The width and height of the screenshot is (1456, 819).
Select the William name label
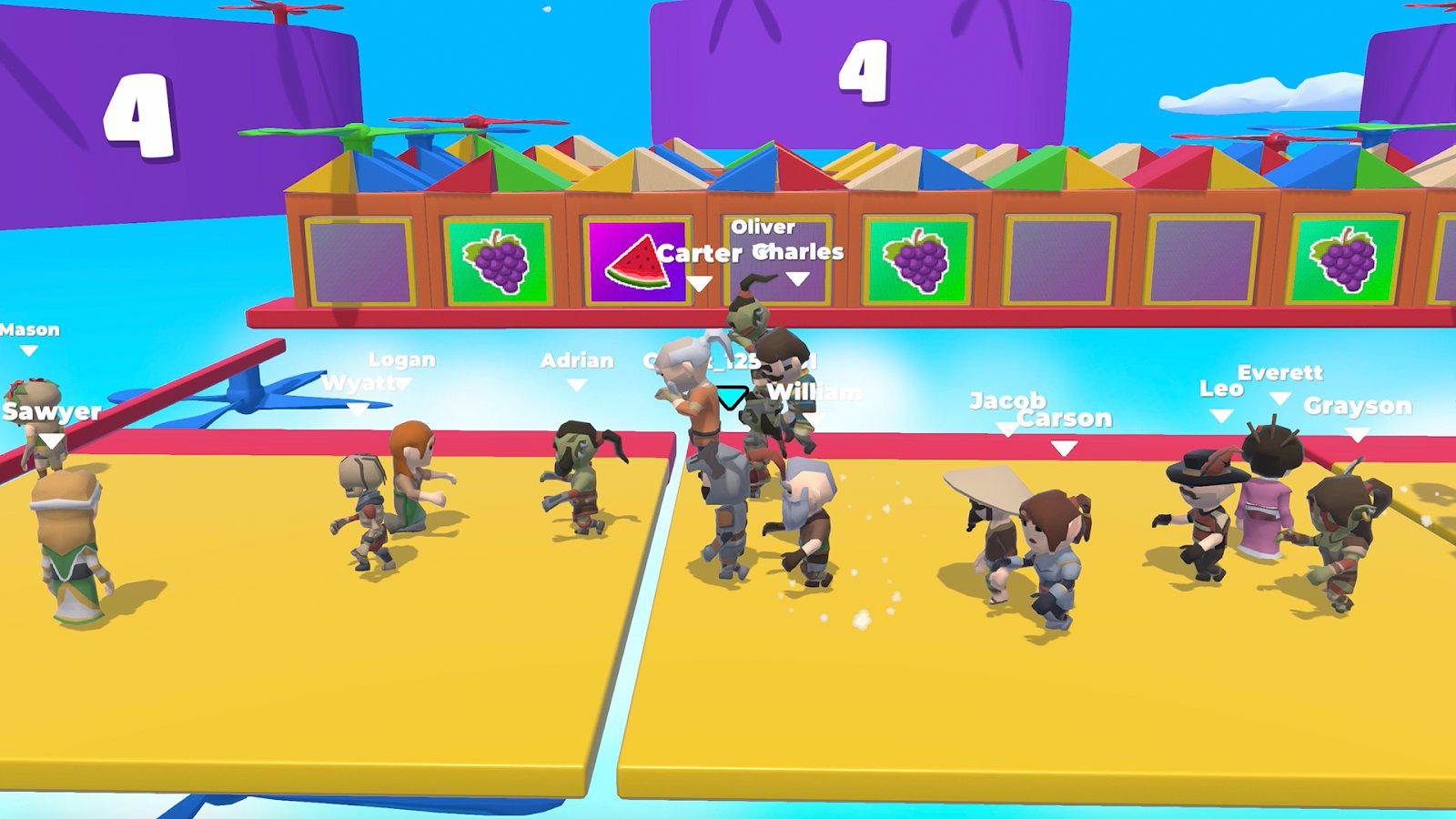tap(813, 391)
